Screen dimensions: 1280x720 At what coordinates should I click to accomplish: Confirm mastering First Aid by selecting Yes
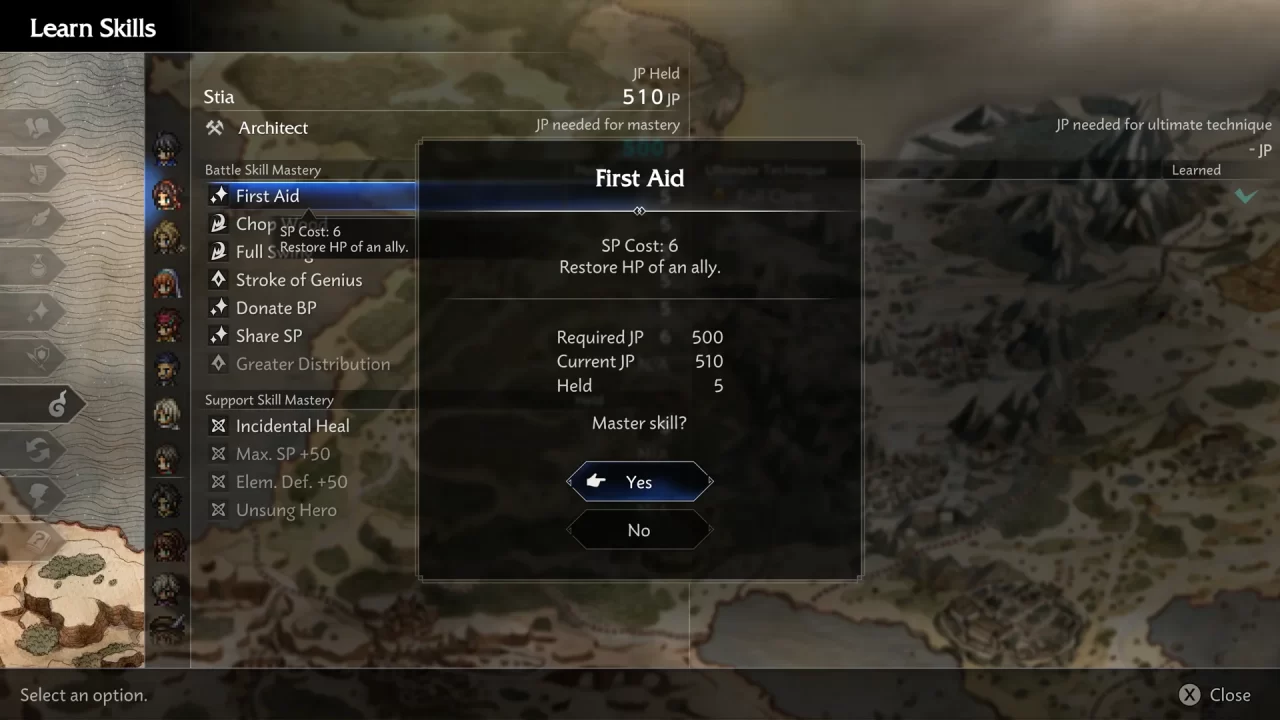click(x=639, y=481)
